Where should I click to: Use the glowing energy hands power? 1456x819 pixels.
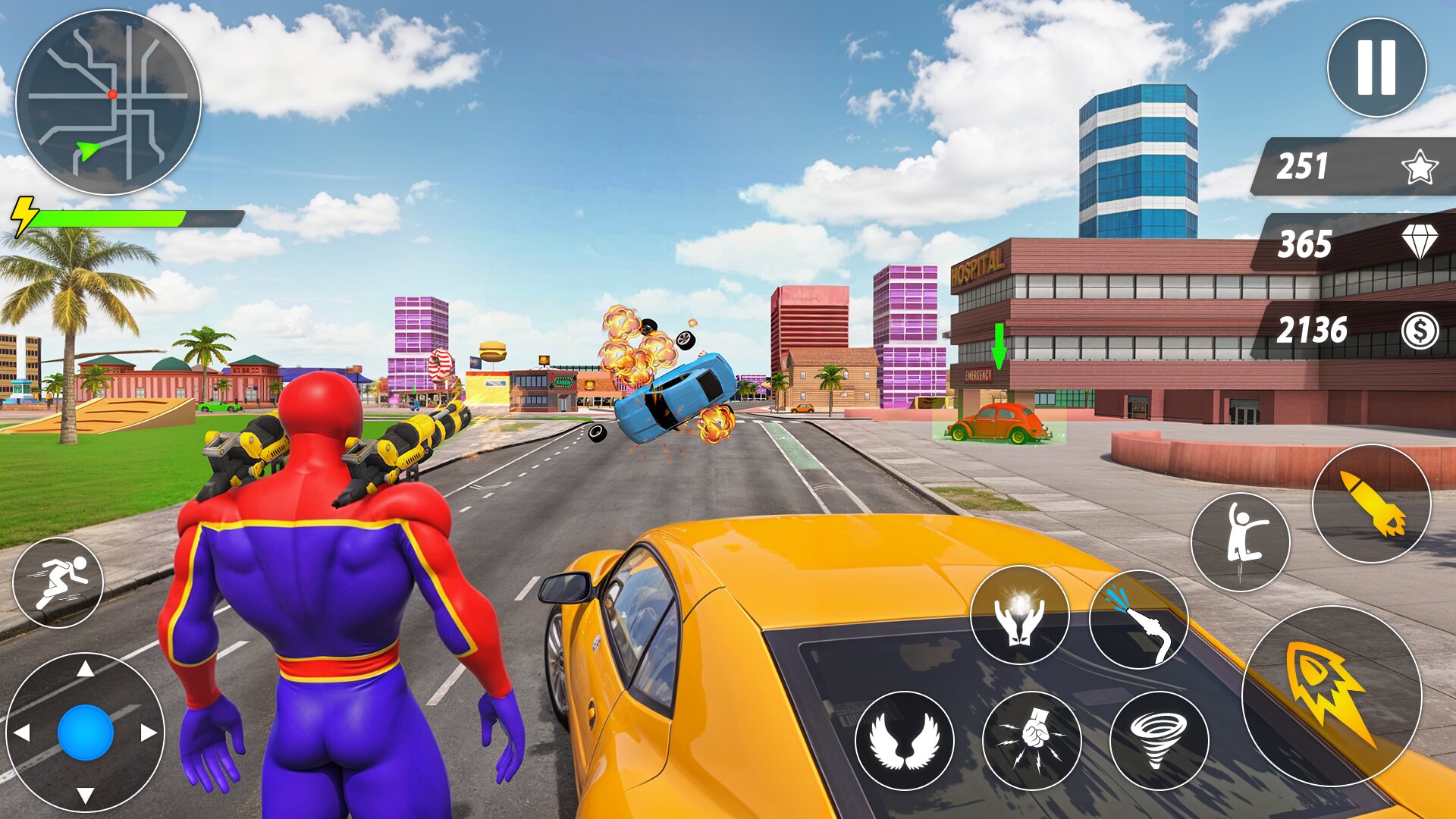(1019, 615)
